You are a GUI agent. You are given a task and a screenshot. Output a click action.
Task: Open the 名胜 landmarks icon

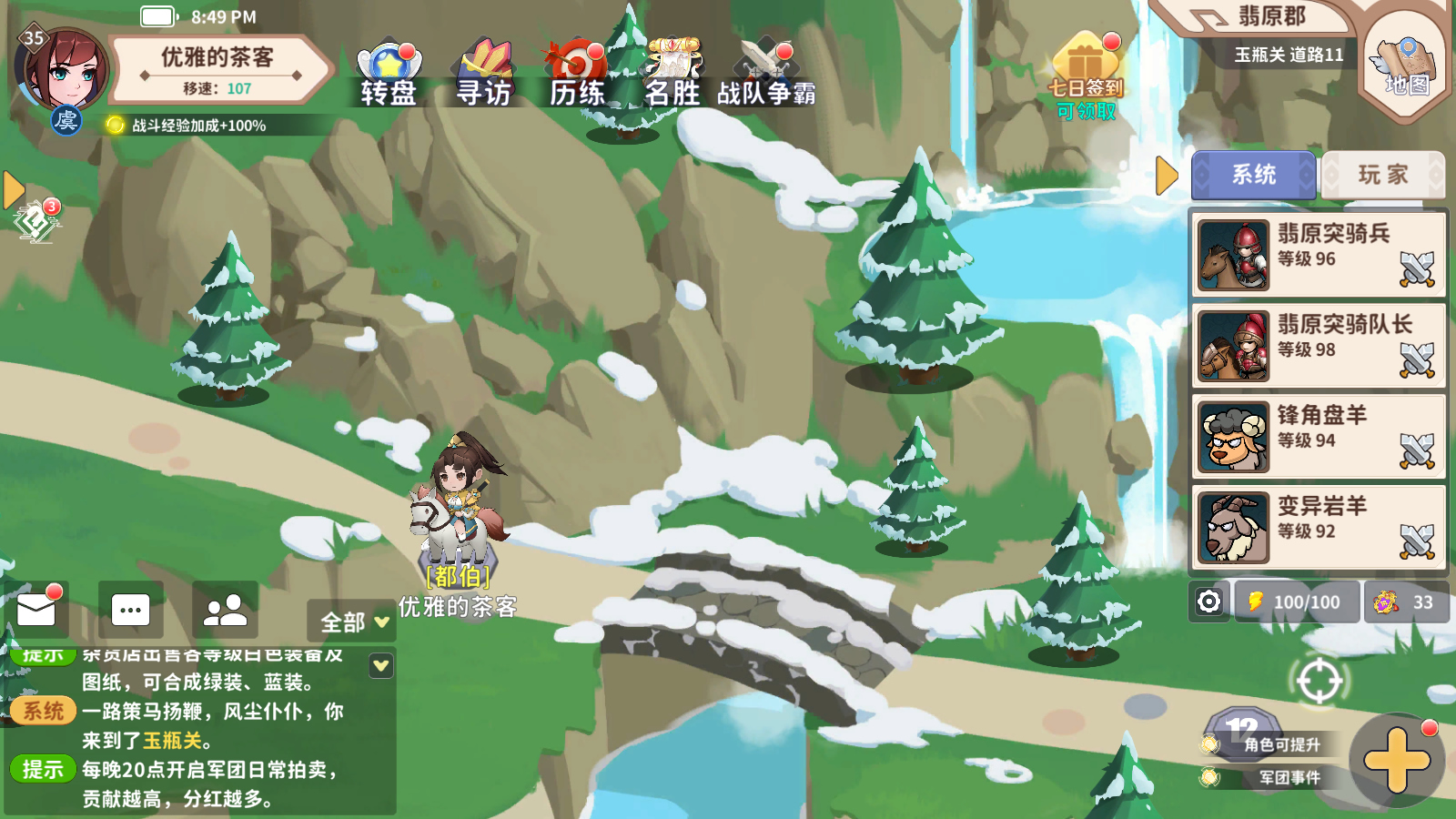click(x=672, y=74)
